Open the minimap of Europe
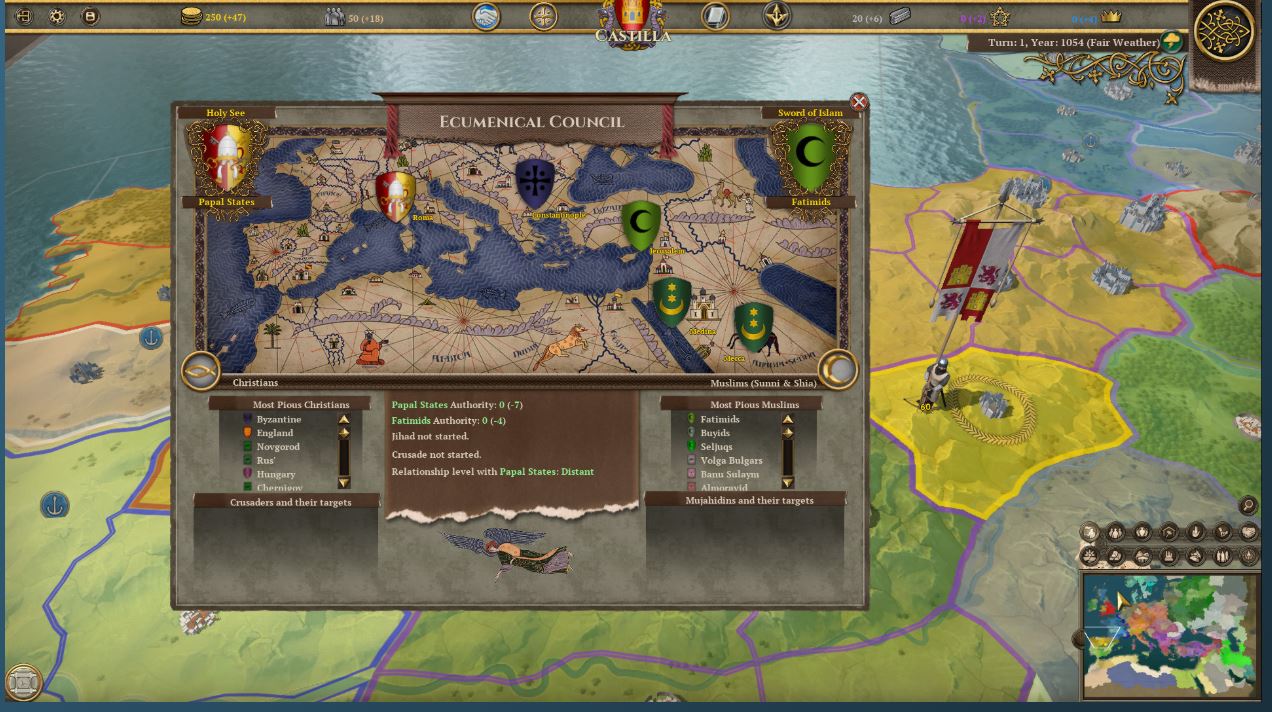Viewport: 1272px width, 712px height. click(1168, 635)
